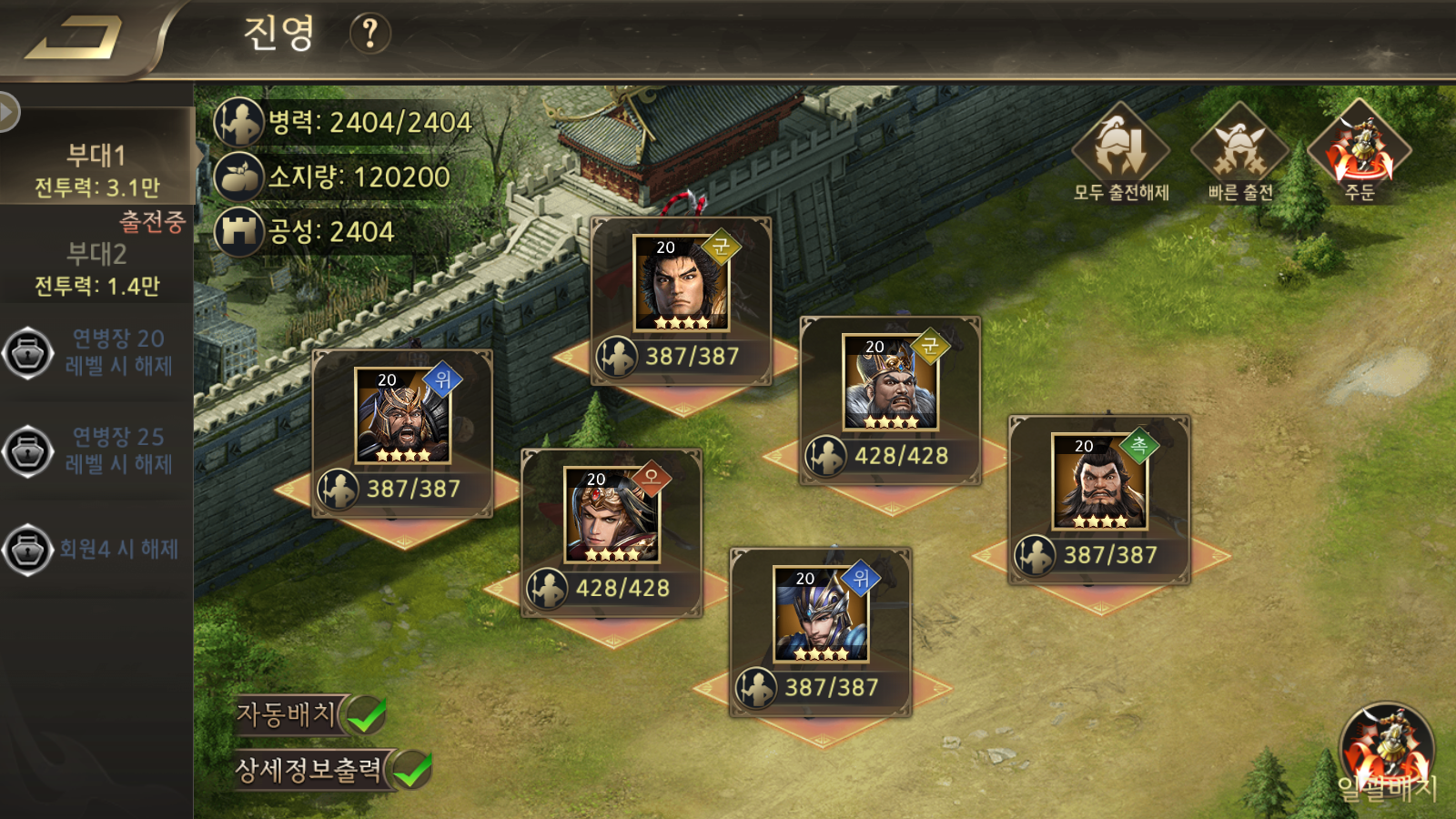Expand the side panel arrow
The image size is (1456, 819).
click(9, 112)
